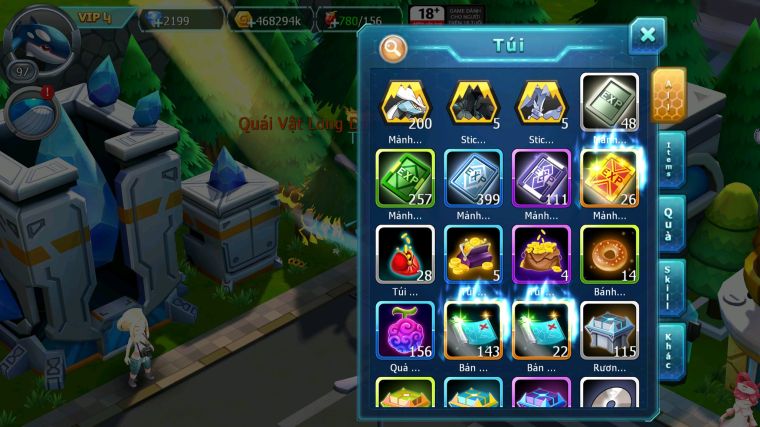
Task: Select the orange honeycomb tab
Action: point(668,95)
